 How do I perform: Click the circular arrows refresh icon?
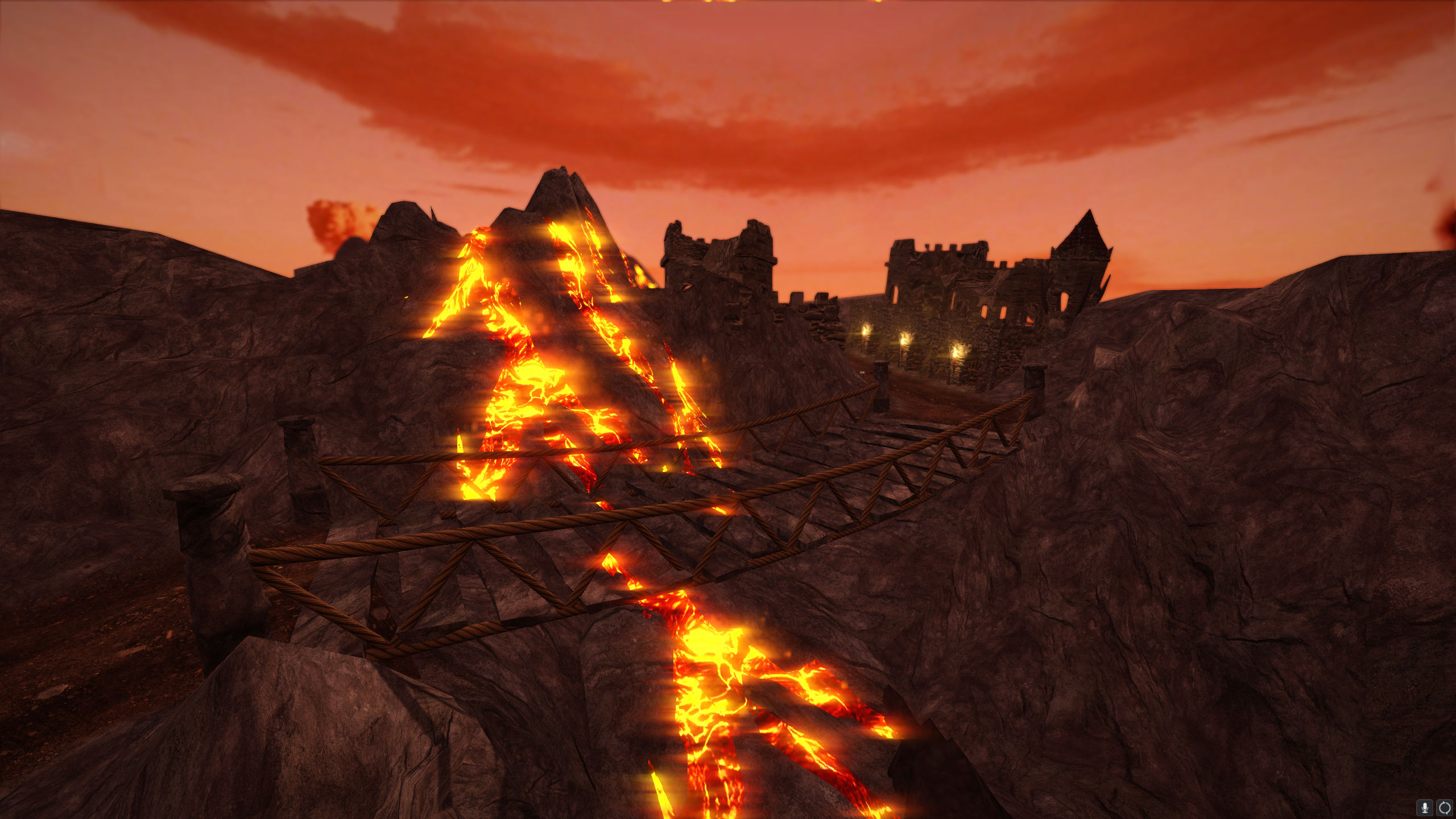click(x=1444, y=807)
